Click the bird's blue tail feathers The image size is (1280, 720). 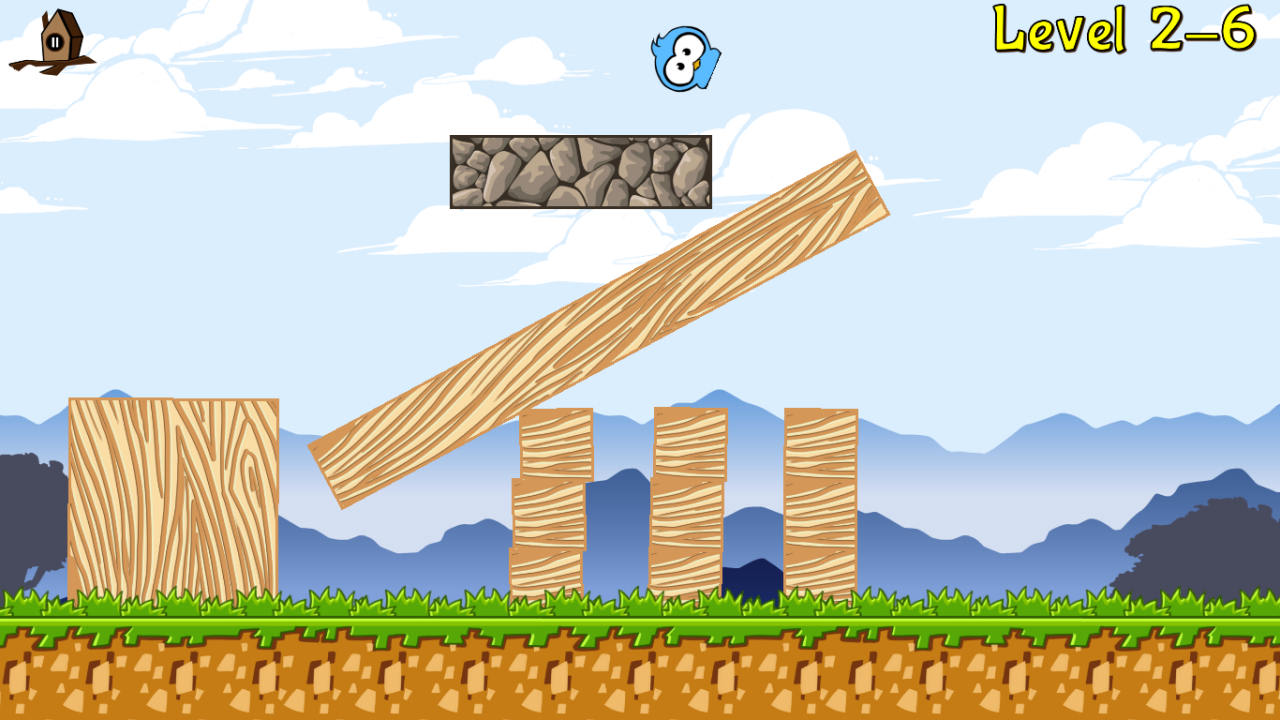click(658, 43)
